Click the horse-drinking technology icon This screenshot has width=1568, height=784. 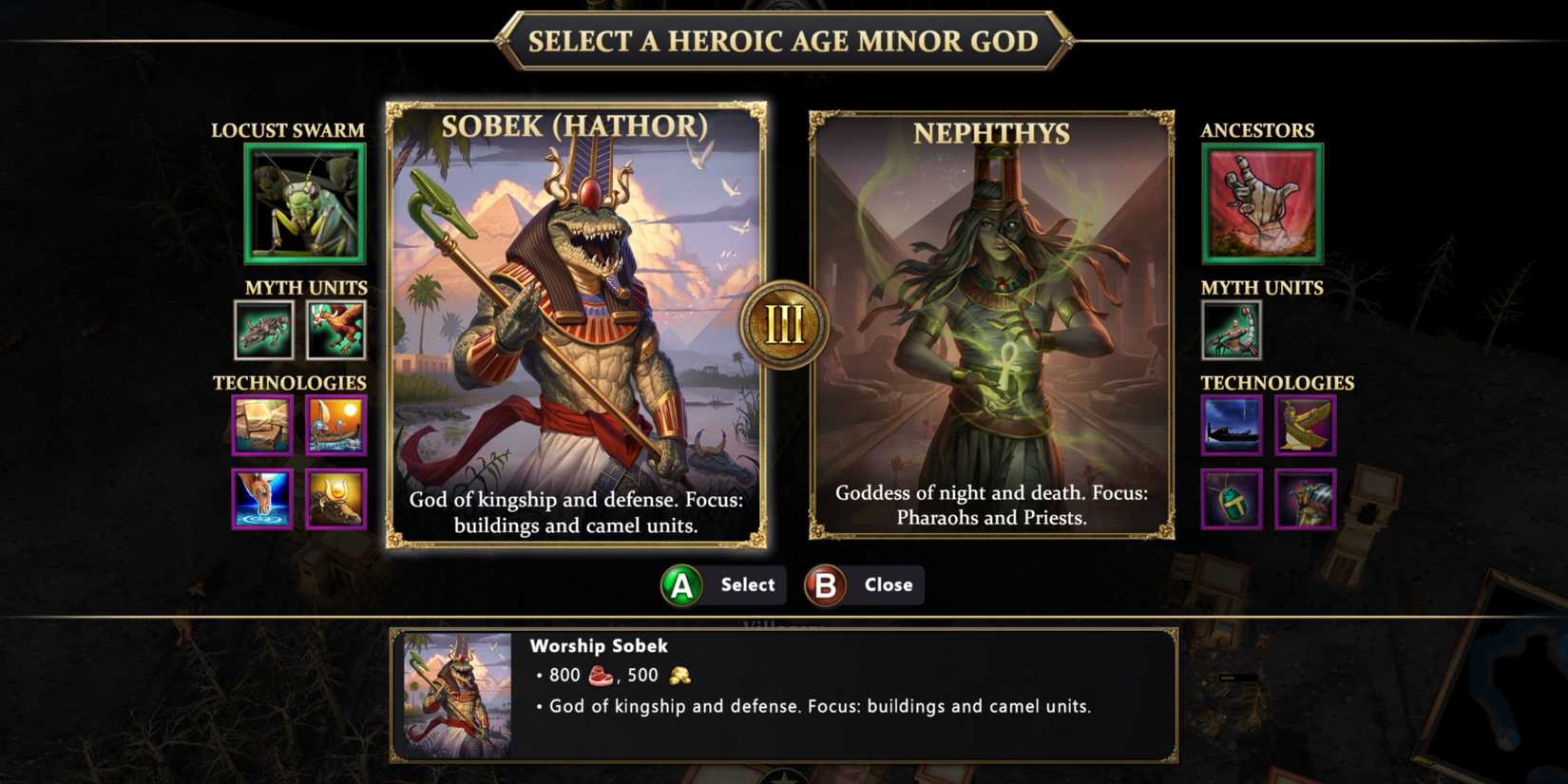pos(261,498)
